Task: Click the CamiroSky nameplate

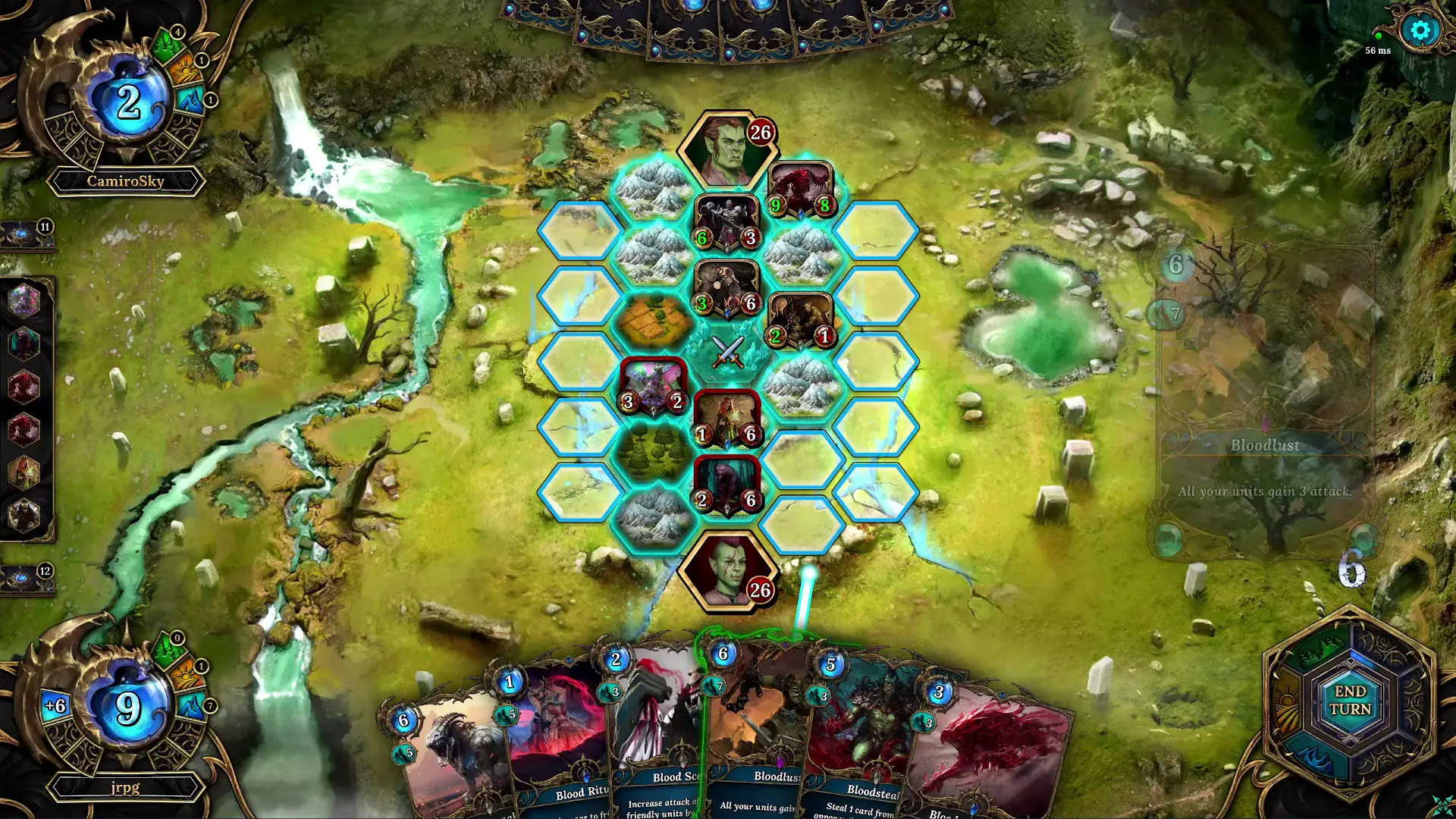Action: tap(126, 180)
